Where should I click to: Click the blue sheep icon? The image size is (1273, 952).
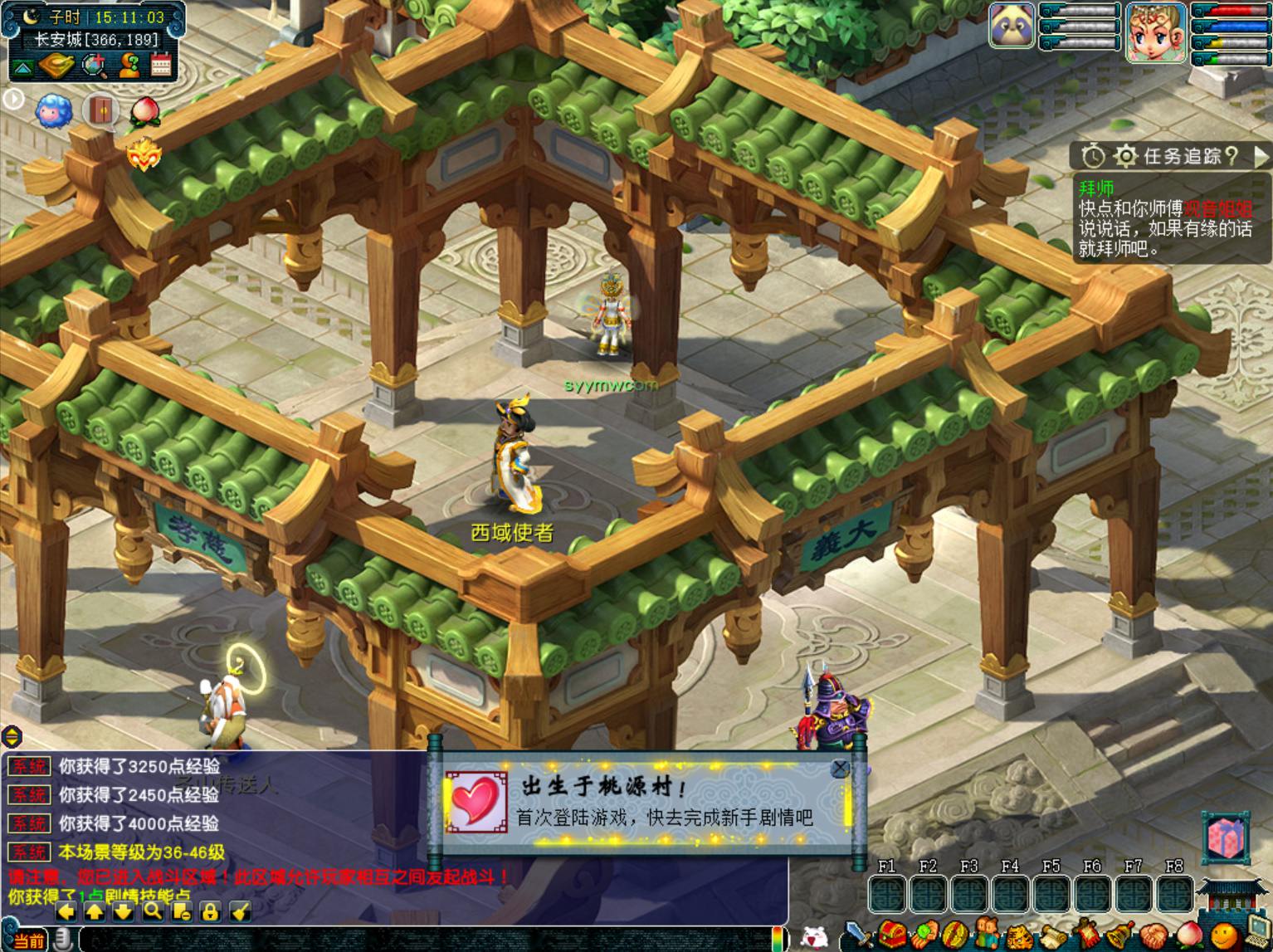[x=54, y=110]
